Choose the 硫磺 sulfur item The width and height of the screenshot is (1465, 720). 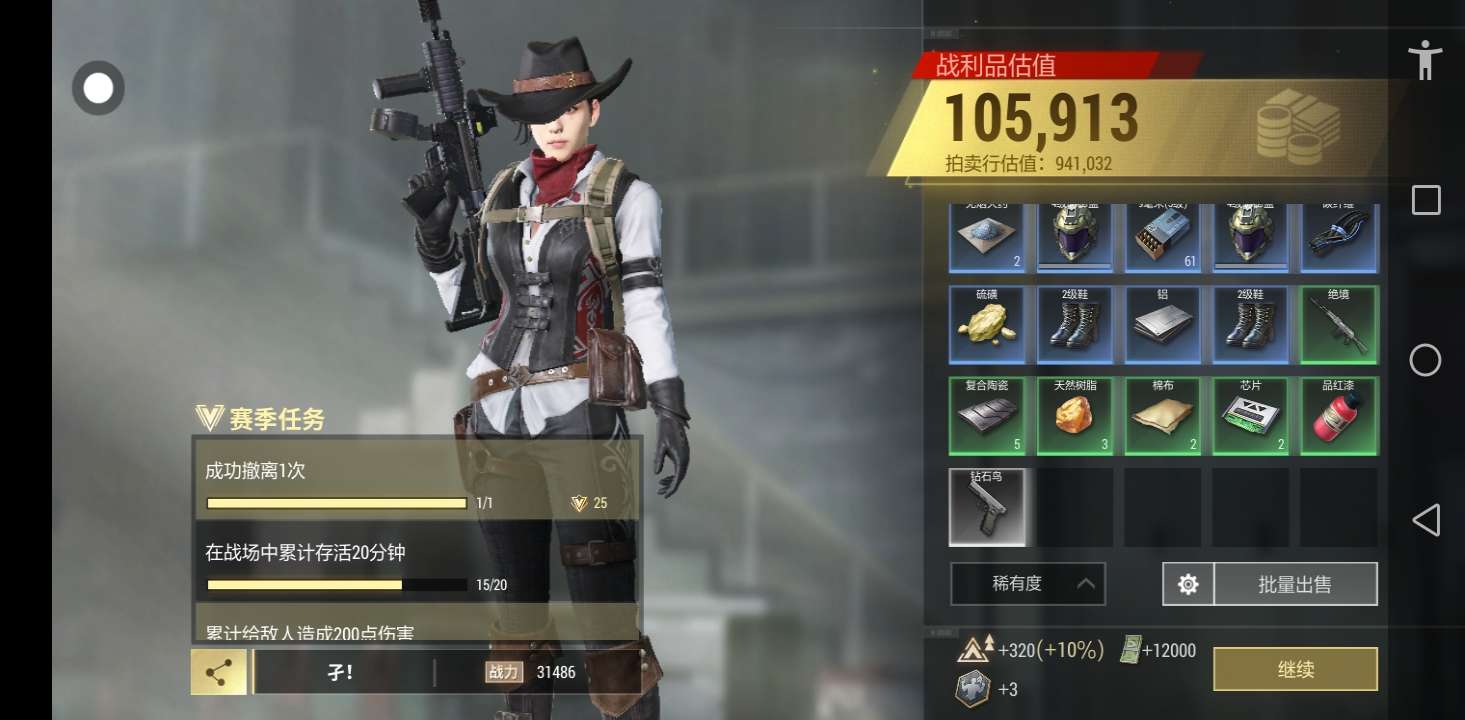click(x=987, y=325)
